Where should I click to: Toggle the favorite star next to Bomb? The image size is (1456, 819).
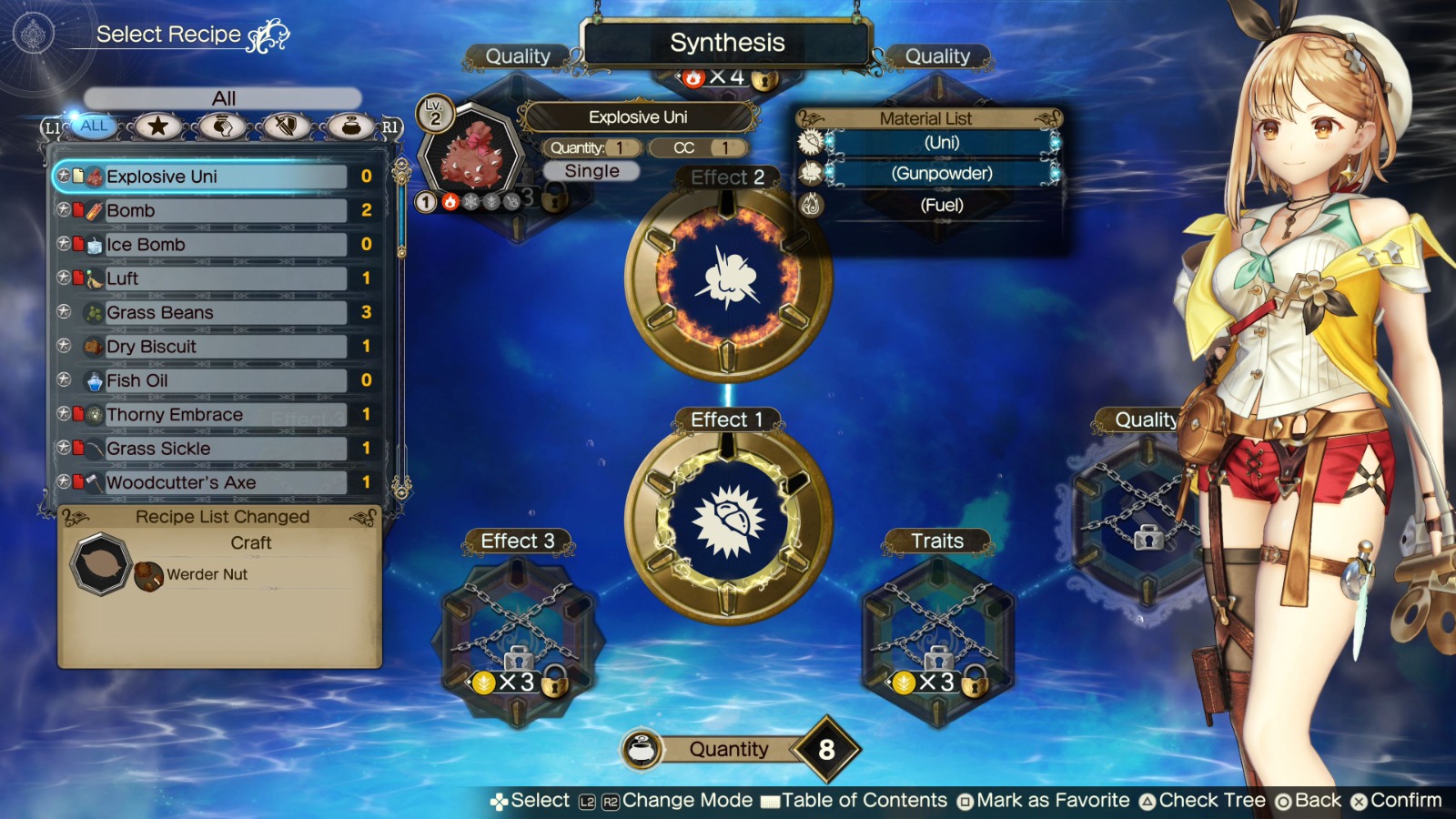coord(64,210)
